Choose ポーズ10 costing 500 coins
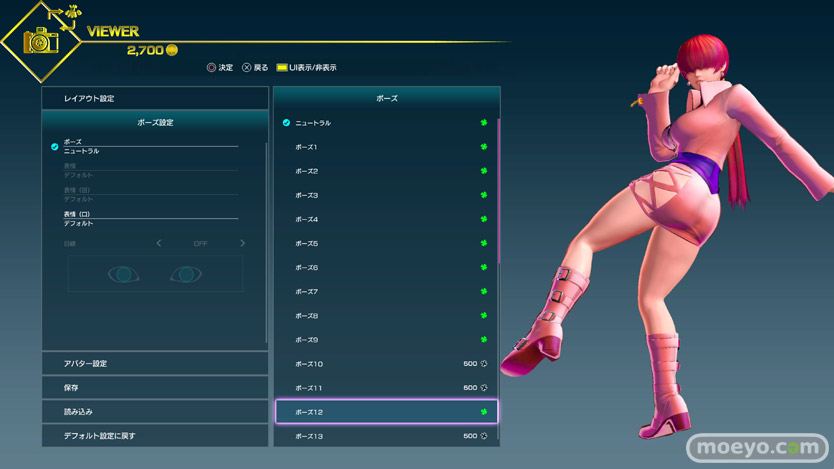This screenshot has width=834, height=469. pos(386,364)
